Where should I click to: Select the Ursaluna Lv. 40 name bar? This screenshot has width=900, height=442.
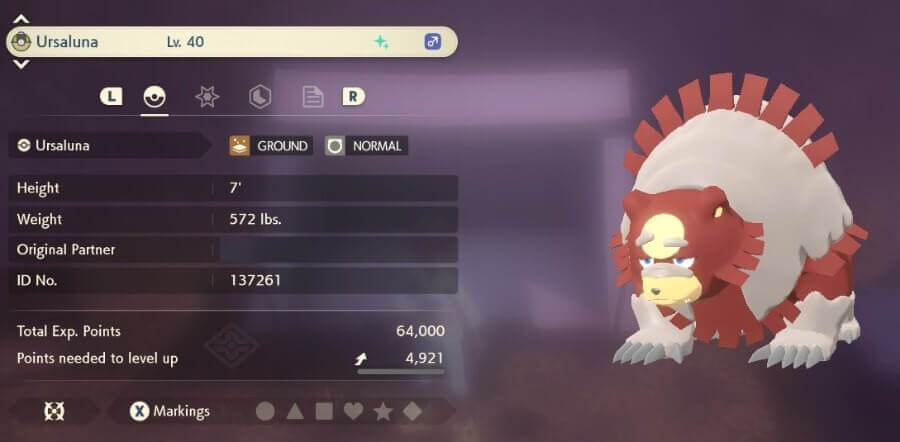[x=232, y=42]
